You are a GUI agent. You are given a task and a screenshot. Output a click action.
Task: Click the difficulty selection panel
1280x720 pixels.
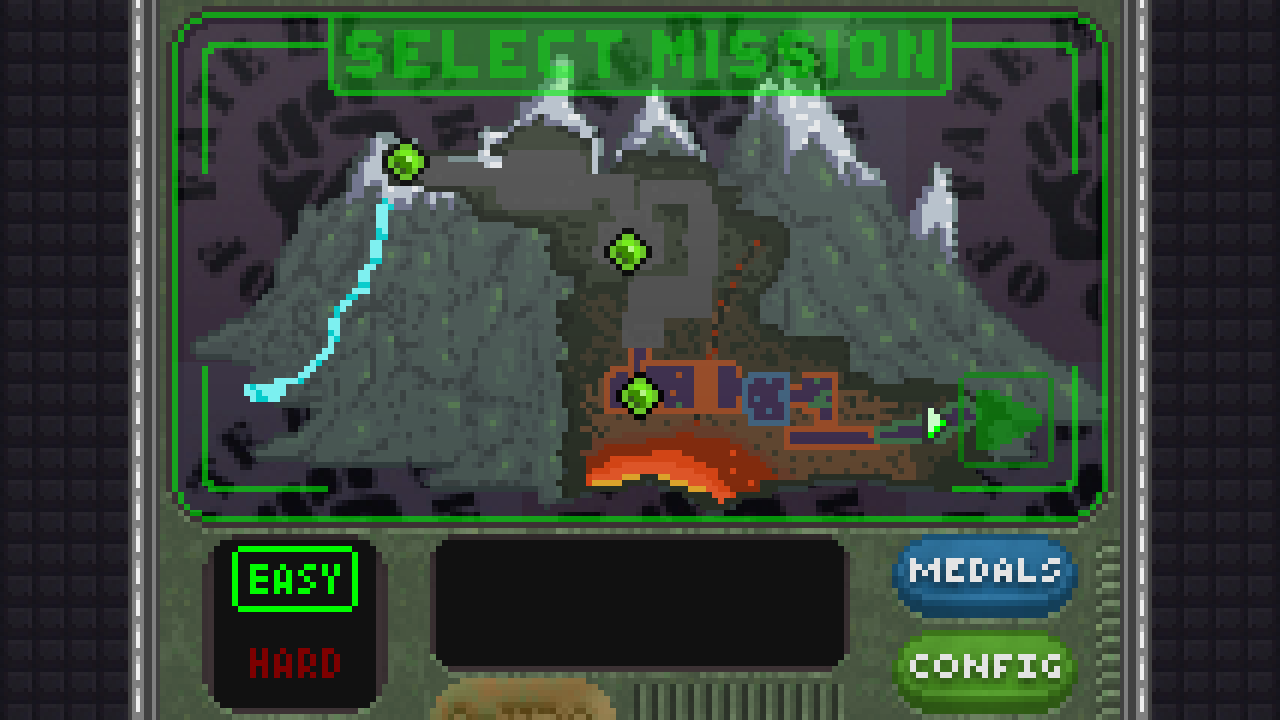click(293, 620)
